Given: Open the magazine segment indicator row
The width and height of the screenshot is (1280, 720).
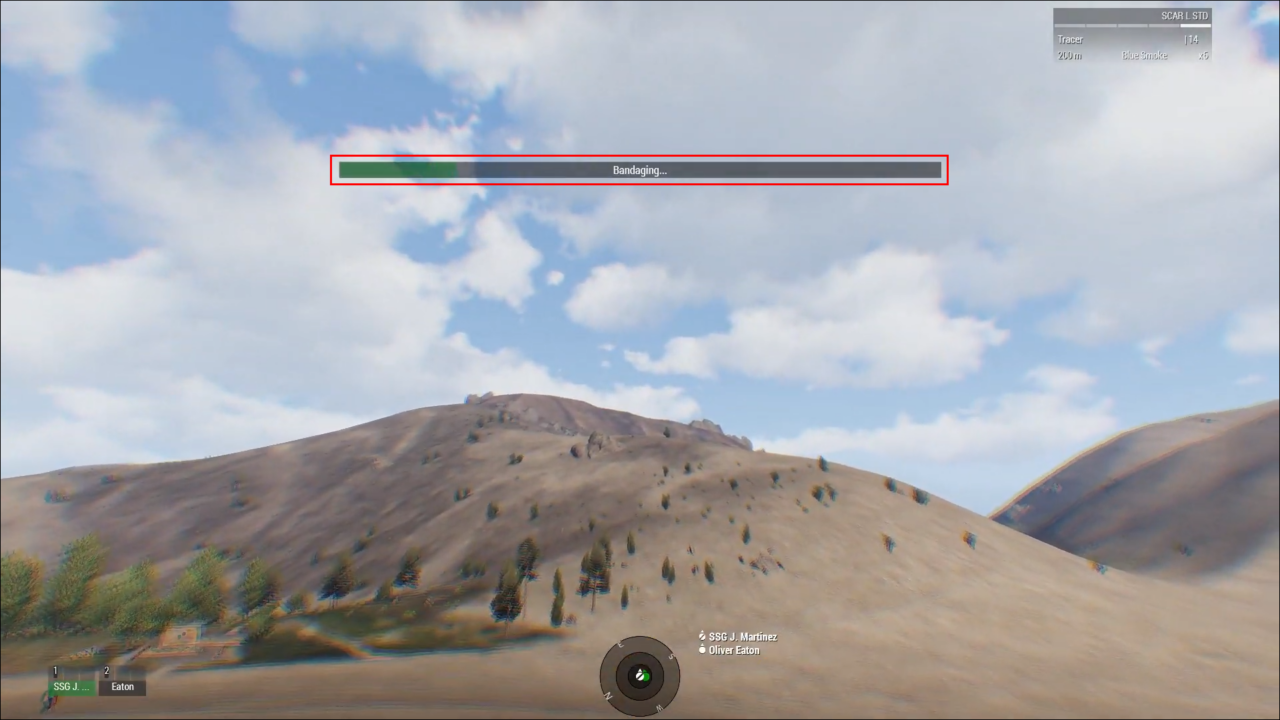Looking at the screenshot, I should [x=1131, y=26].
